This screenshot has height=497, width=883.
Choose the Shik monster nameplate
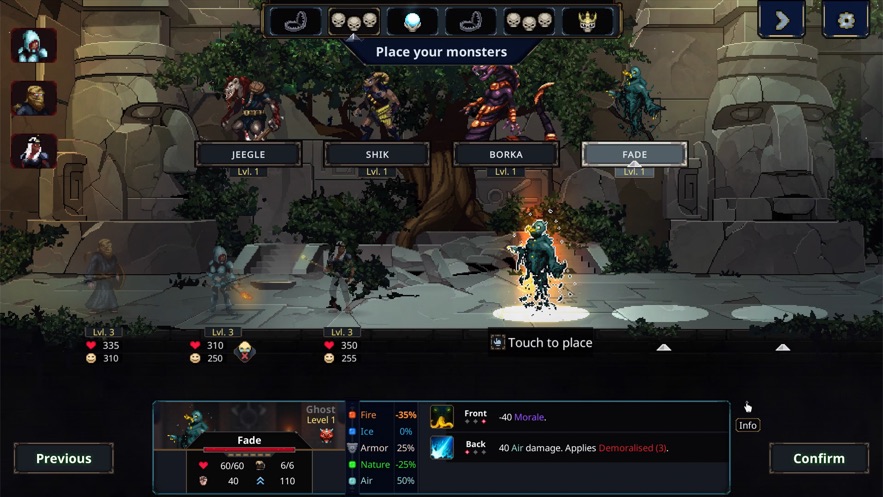point(377,154)
